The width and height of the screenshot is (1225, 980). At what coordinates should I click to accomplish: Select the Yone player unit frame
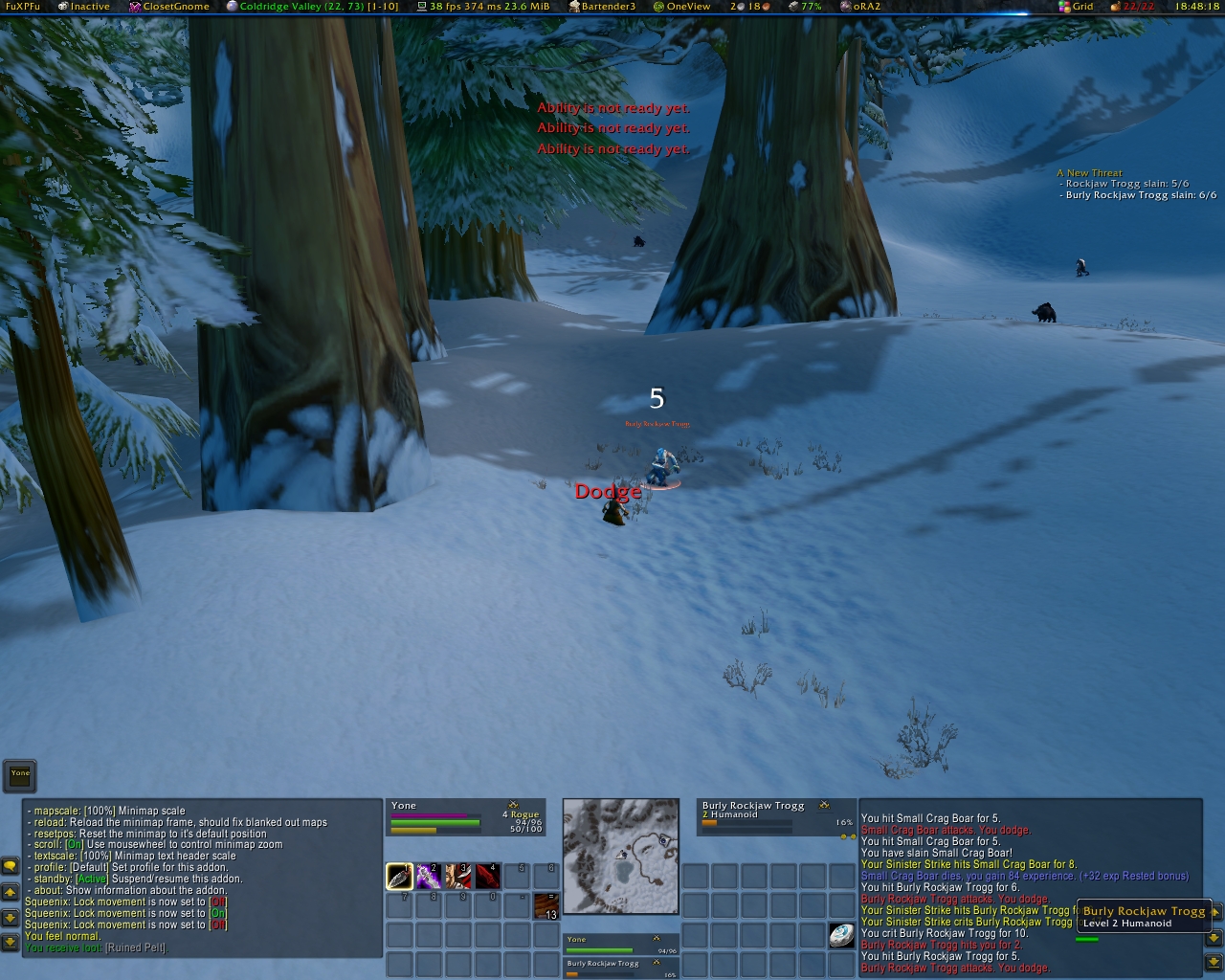[465, 817]
